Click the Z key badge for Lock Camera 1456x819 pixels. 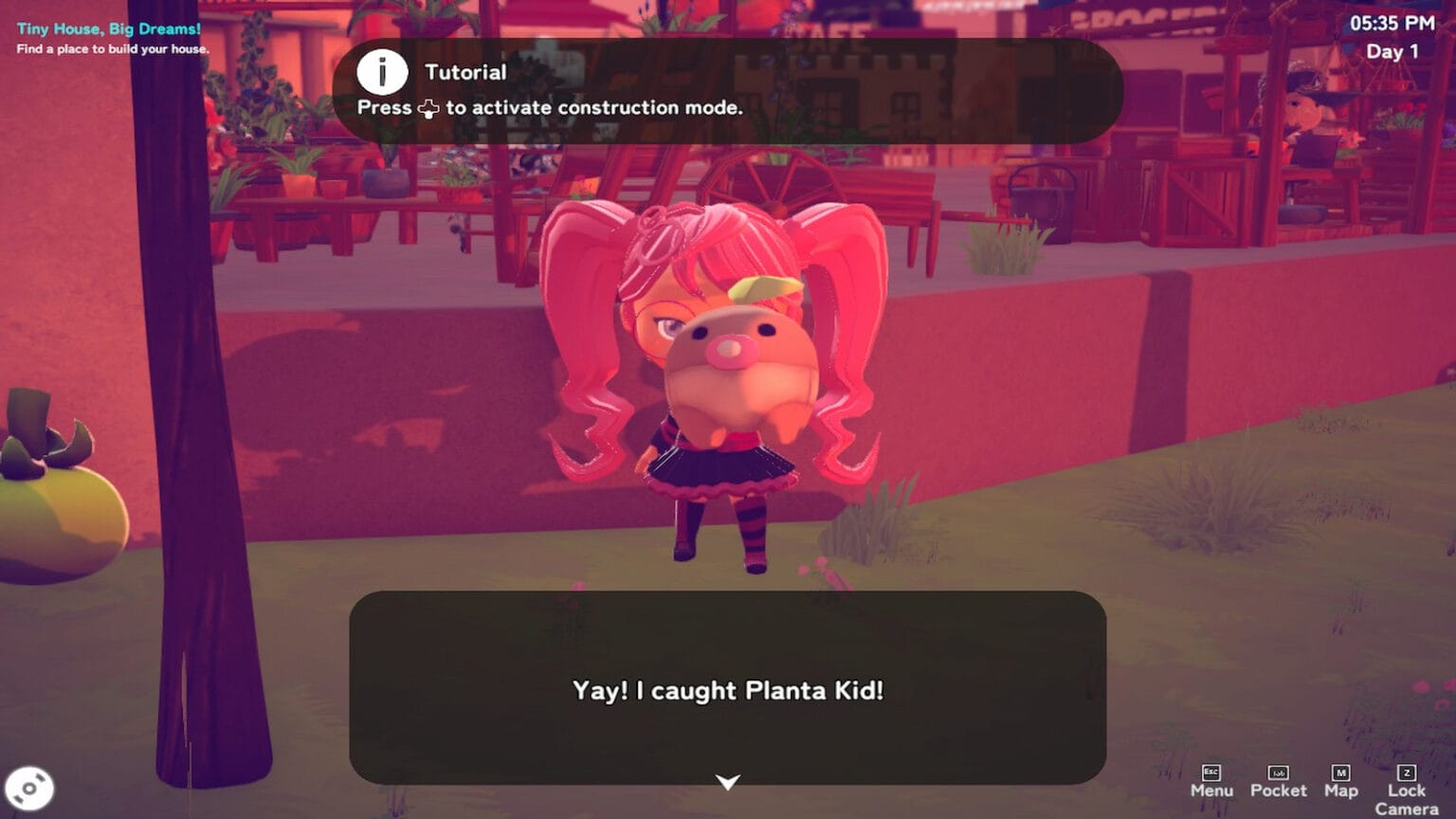(x=1406, y=771)
